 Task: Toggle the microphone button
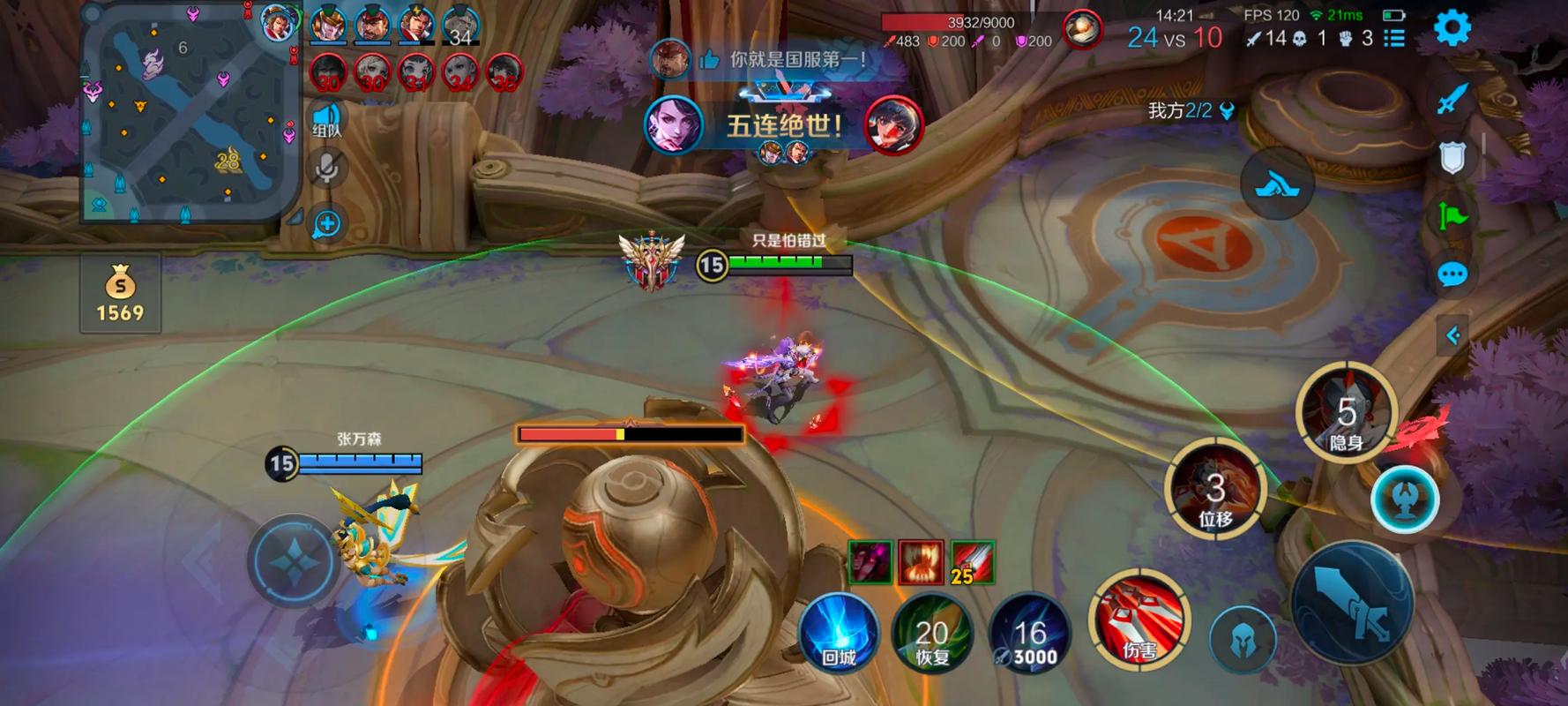click(326, 168)
